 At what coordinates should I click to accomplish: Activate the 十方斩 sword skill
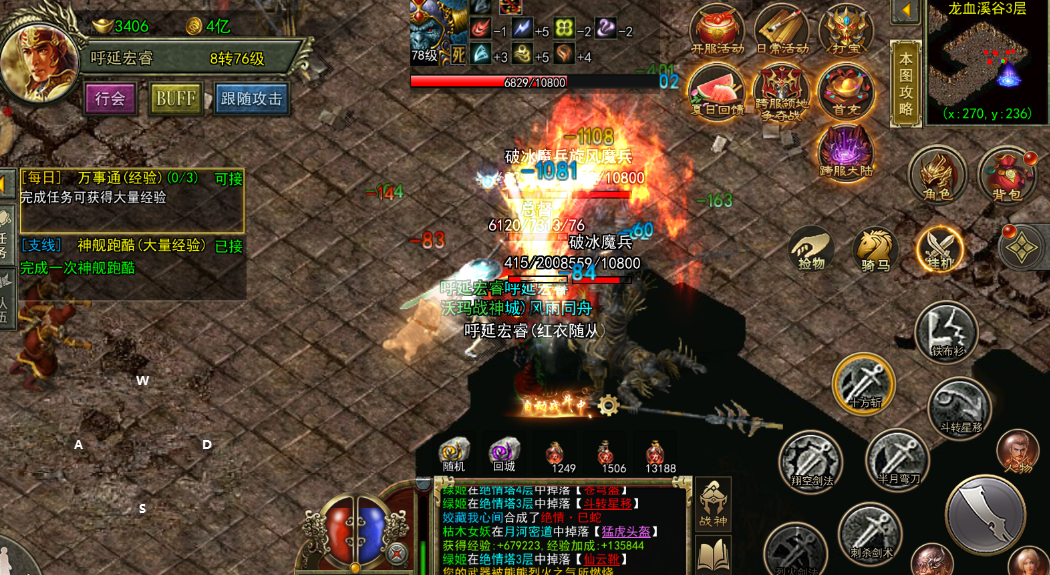point(863,381)
